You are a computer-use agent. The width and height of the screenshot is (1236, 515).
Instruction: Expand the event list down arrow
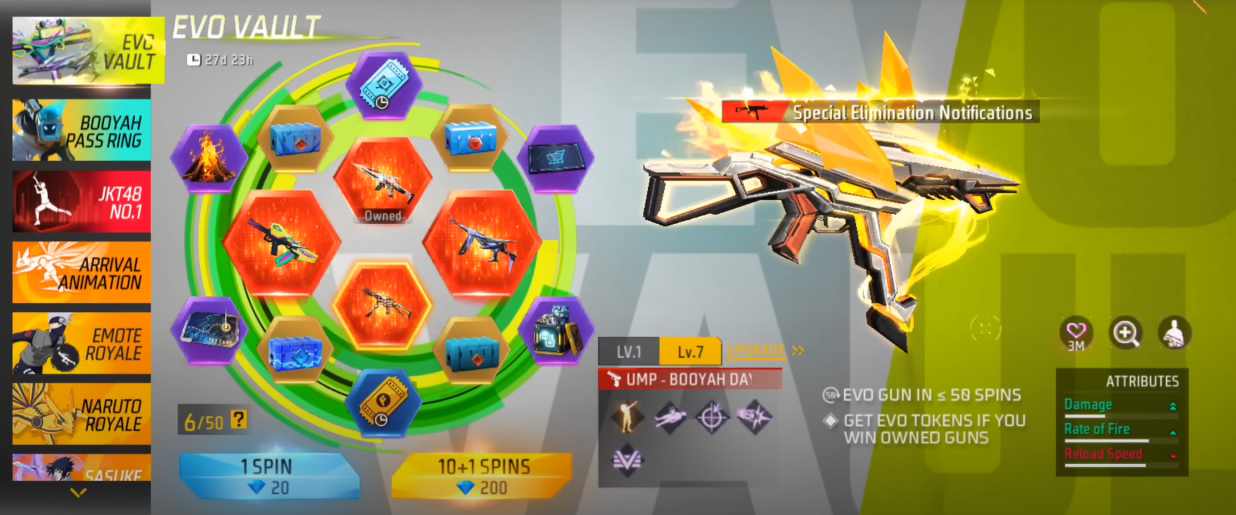click(x=78, y=493)
